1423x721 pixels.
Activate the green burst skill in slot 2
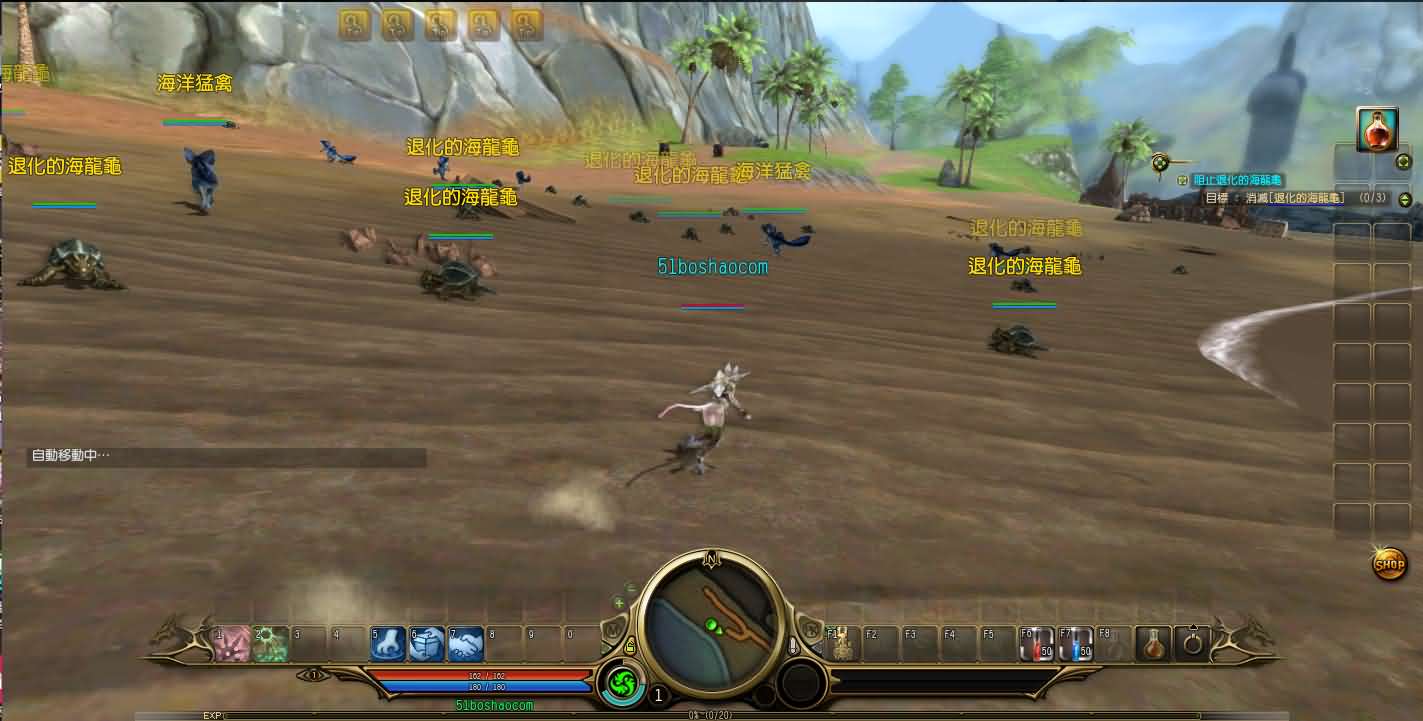[270, 644]
